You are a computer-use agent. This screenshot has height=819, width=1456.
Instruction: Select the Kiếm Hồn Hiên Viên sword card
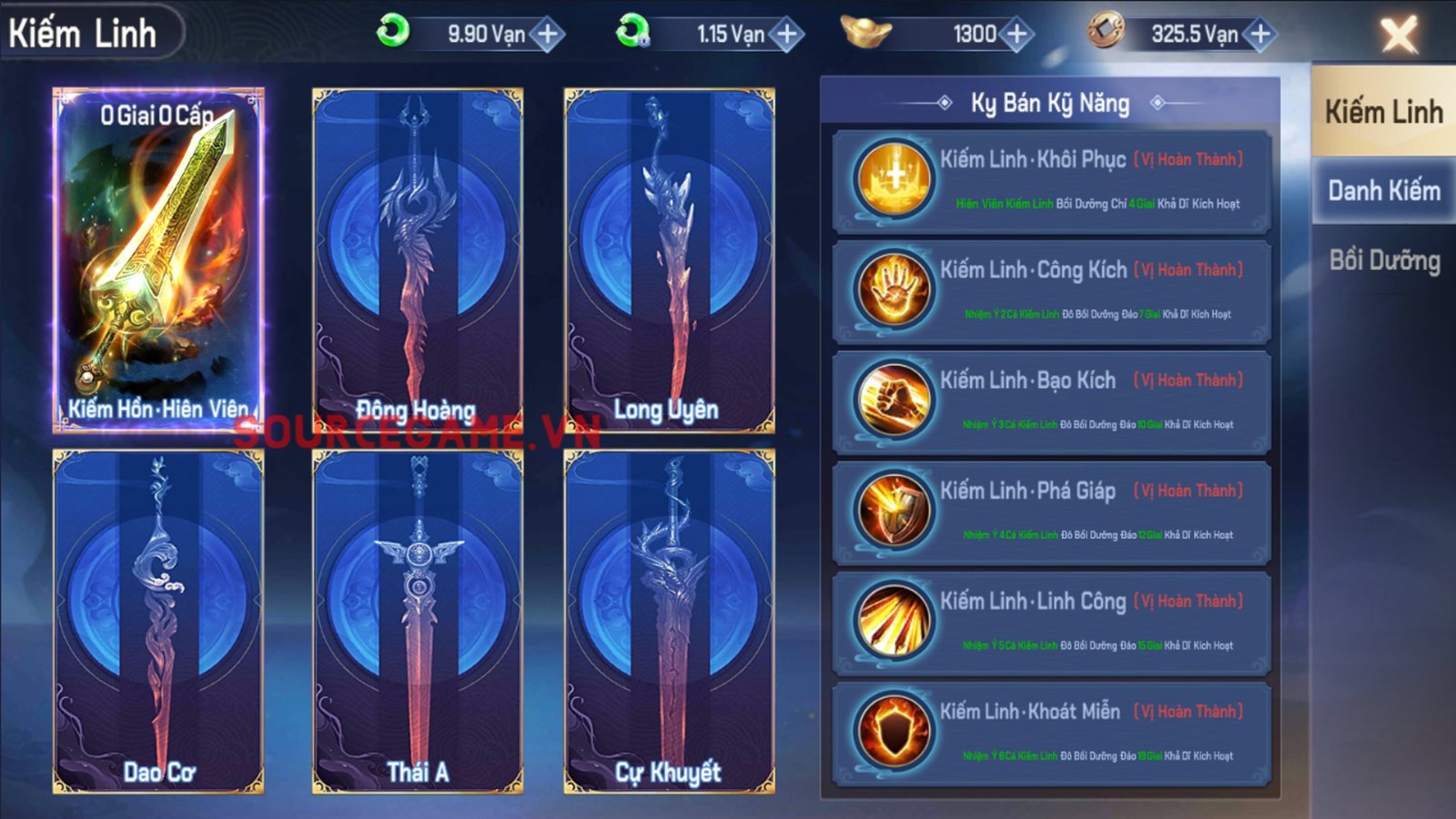pyautogui.click(x=158, y=259)
